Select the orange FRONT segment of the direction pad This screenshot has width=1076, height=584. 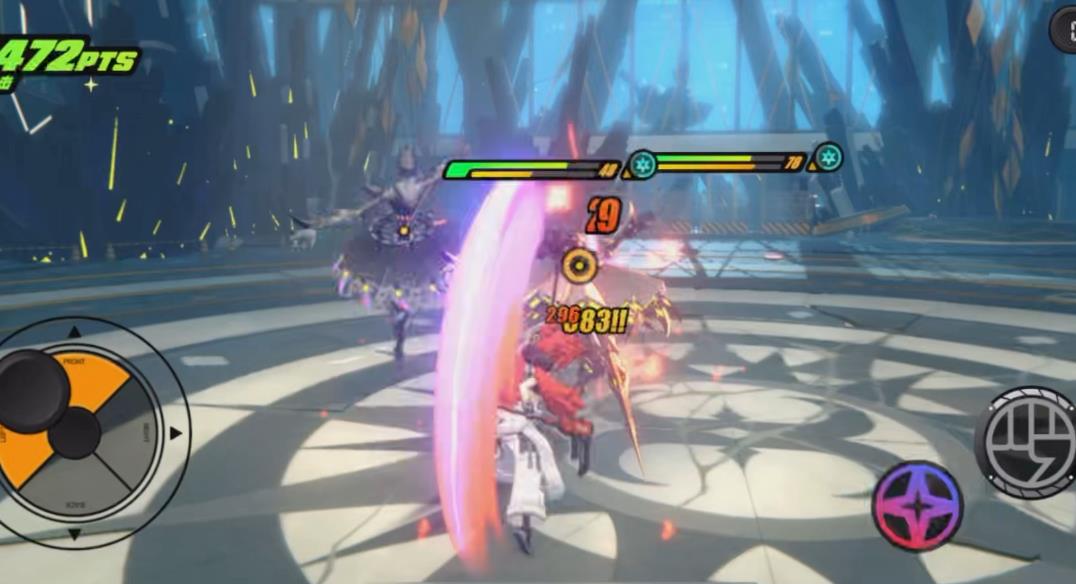click(92, 375)
